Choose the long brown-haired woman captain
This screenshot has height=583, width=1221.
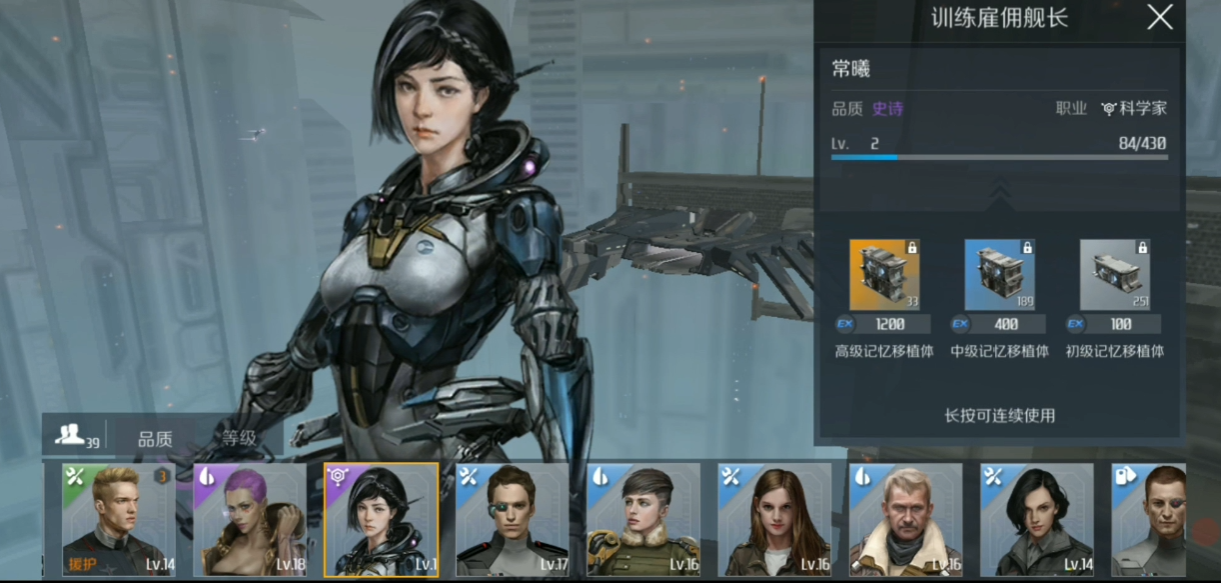coord(774,520)
